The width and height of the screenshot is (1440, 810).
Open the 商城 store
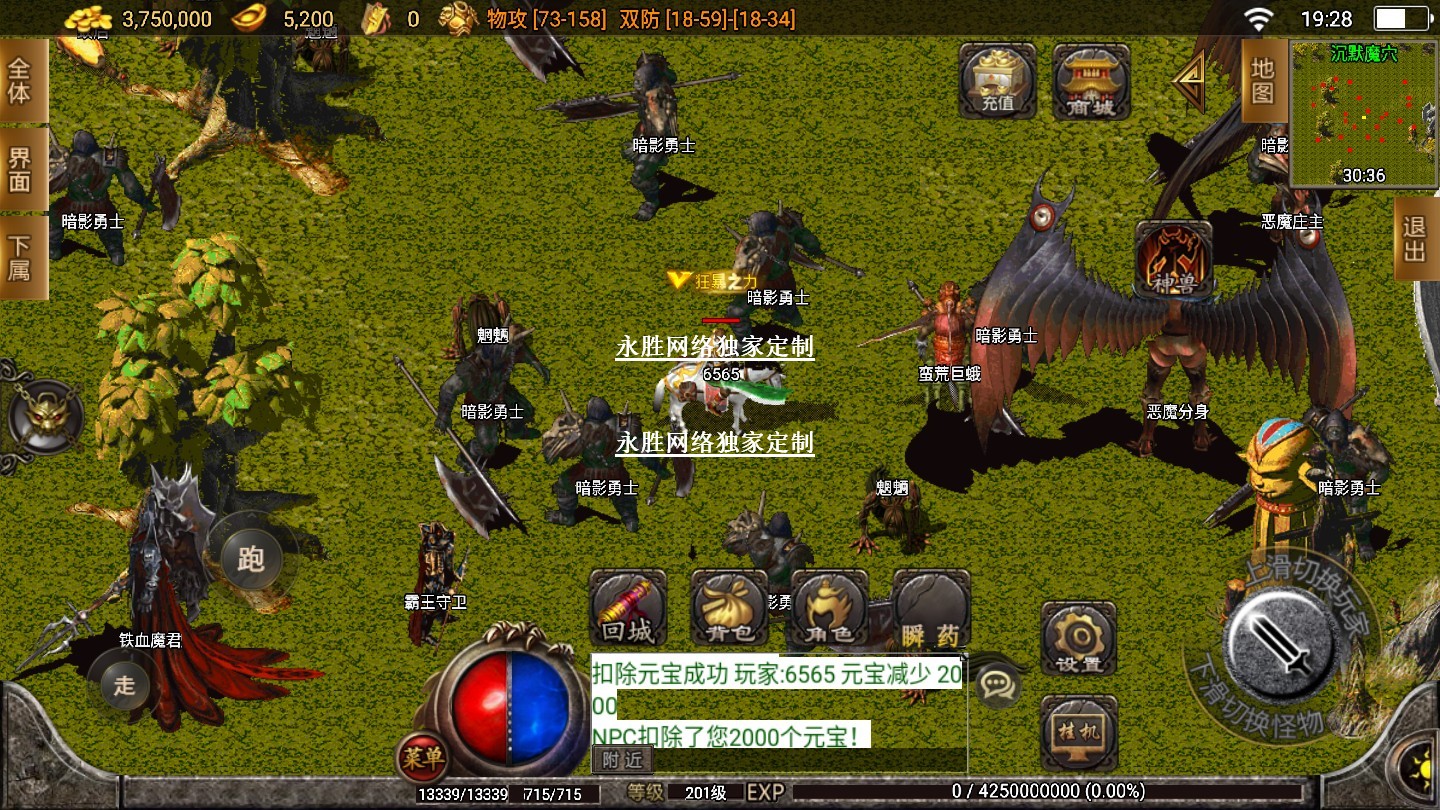tap(1091, 80)
